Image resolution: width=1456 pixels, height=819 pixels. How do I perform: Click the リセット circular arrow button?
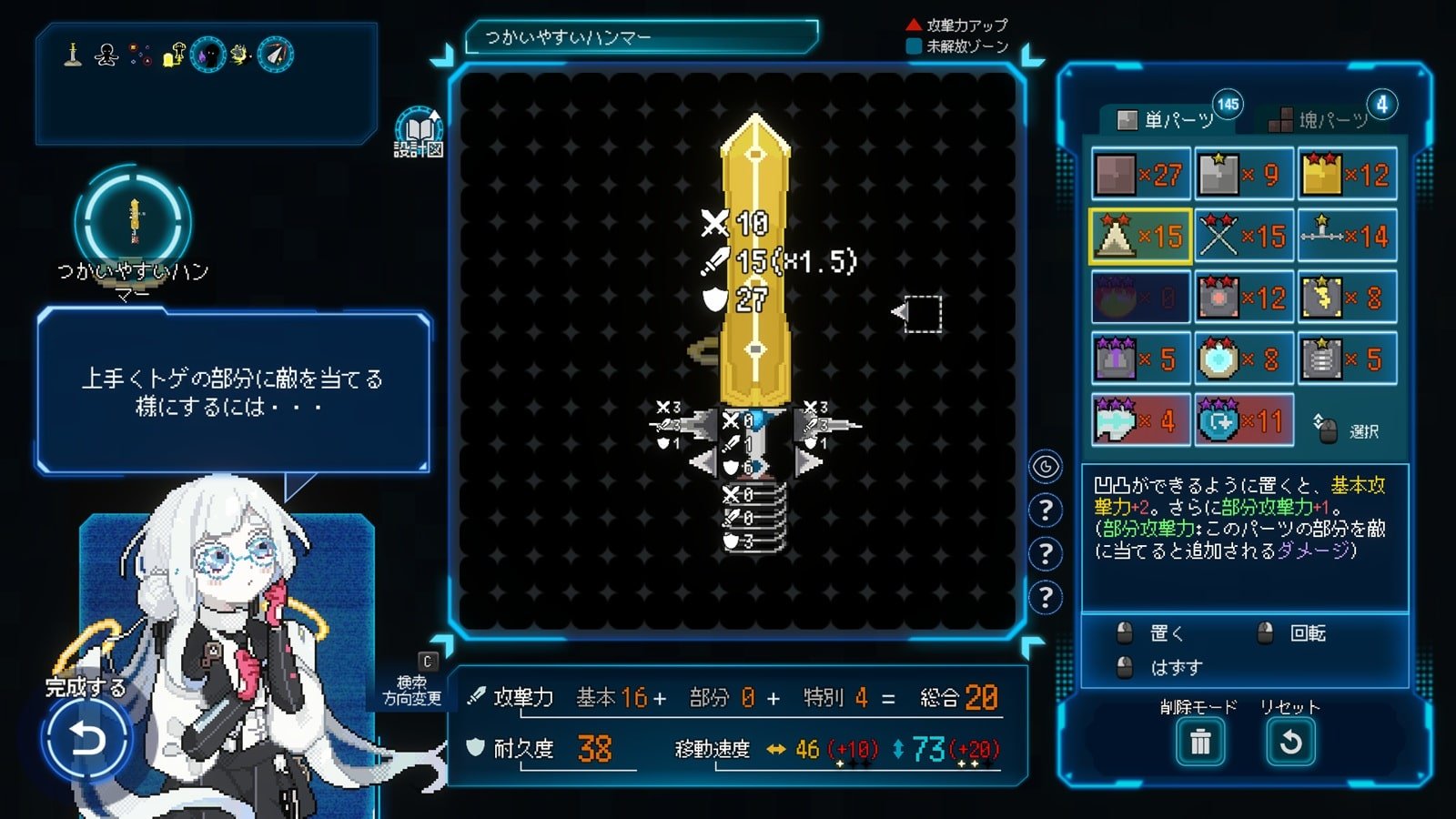click(x=1290, y=743)
